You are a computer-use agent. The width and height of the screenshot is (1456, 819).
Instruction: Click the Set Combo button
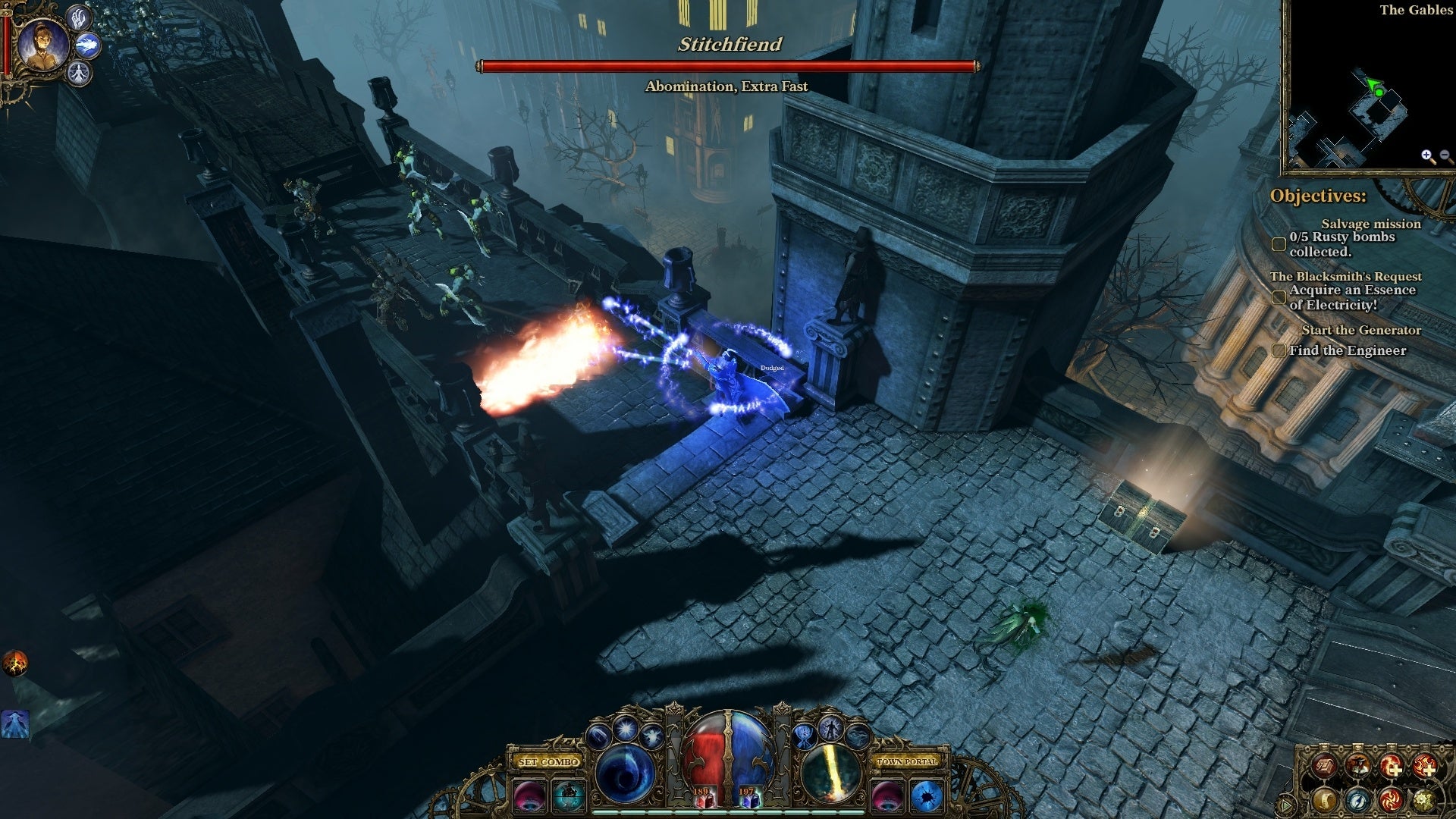tap(549, 761)
